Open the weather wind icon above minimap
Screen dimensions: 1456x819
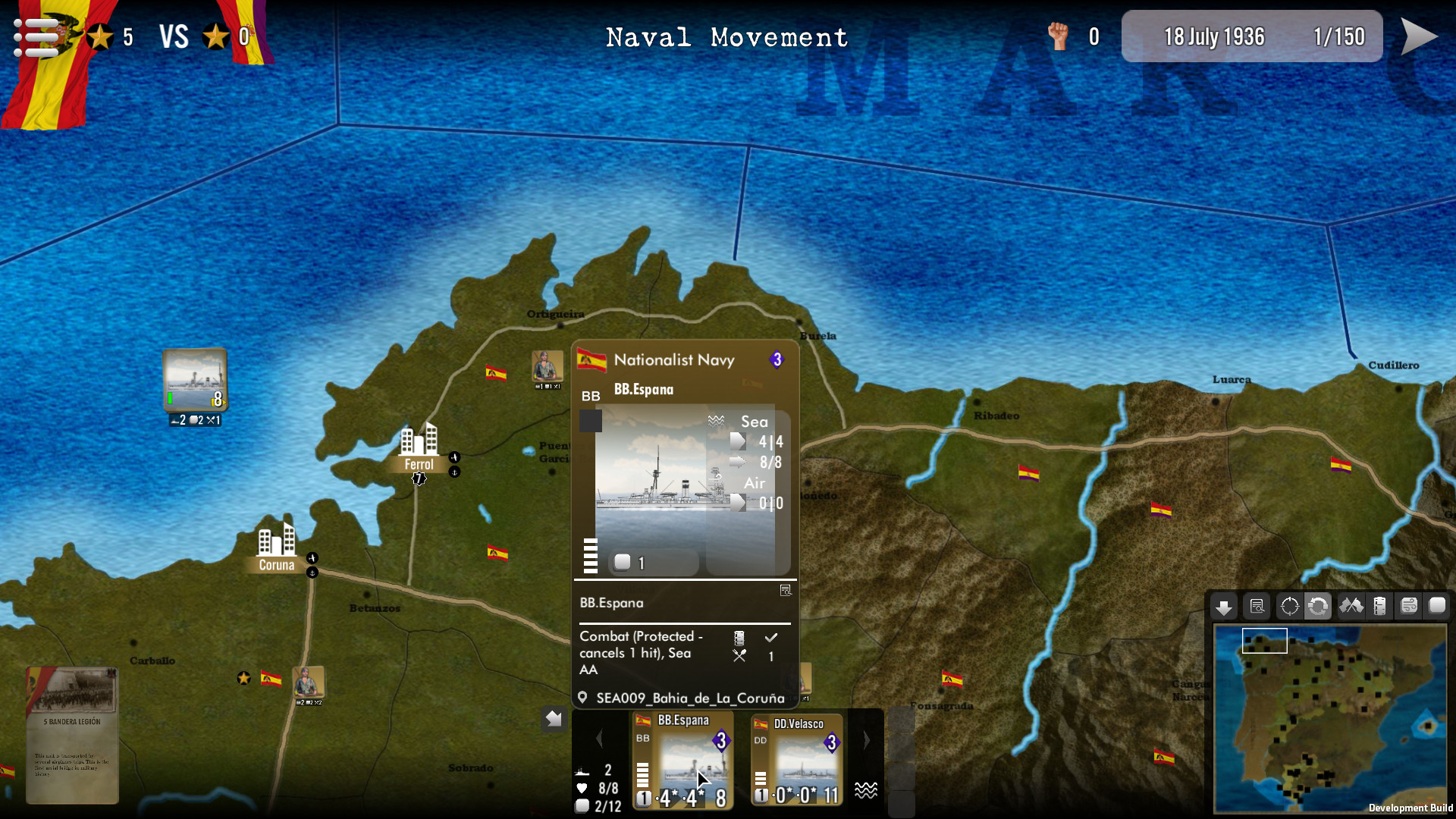(x=1409, y=606)
